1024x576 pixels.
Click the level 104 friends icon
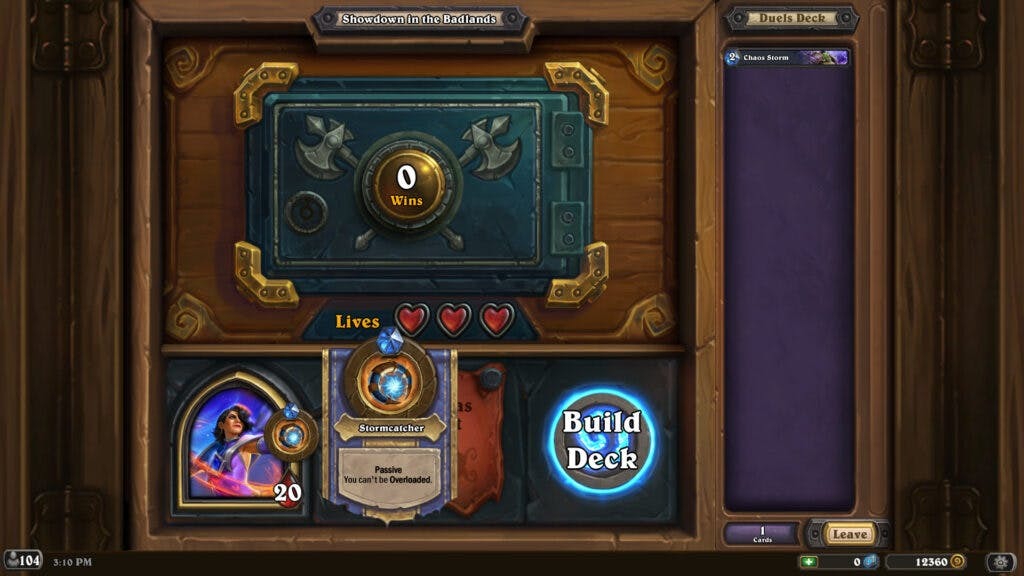23,560
